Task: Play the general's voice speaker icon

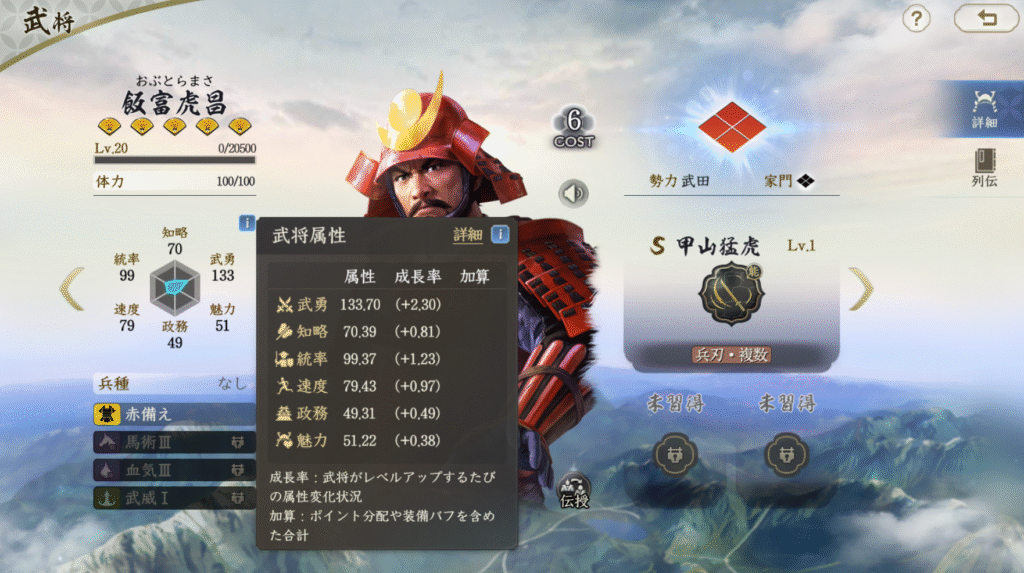Action: click(x=573, y=192)
